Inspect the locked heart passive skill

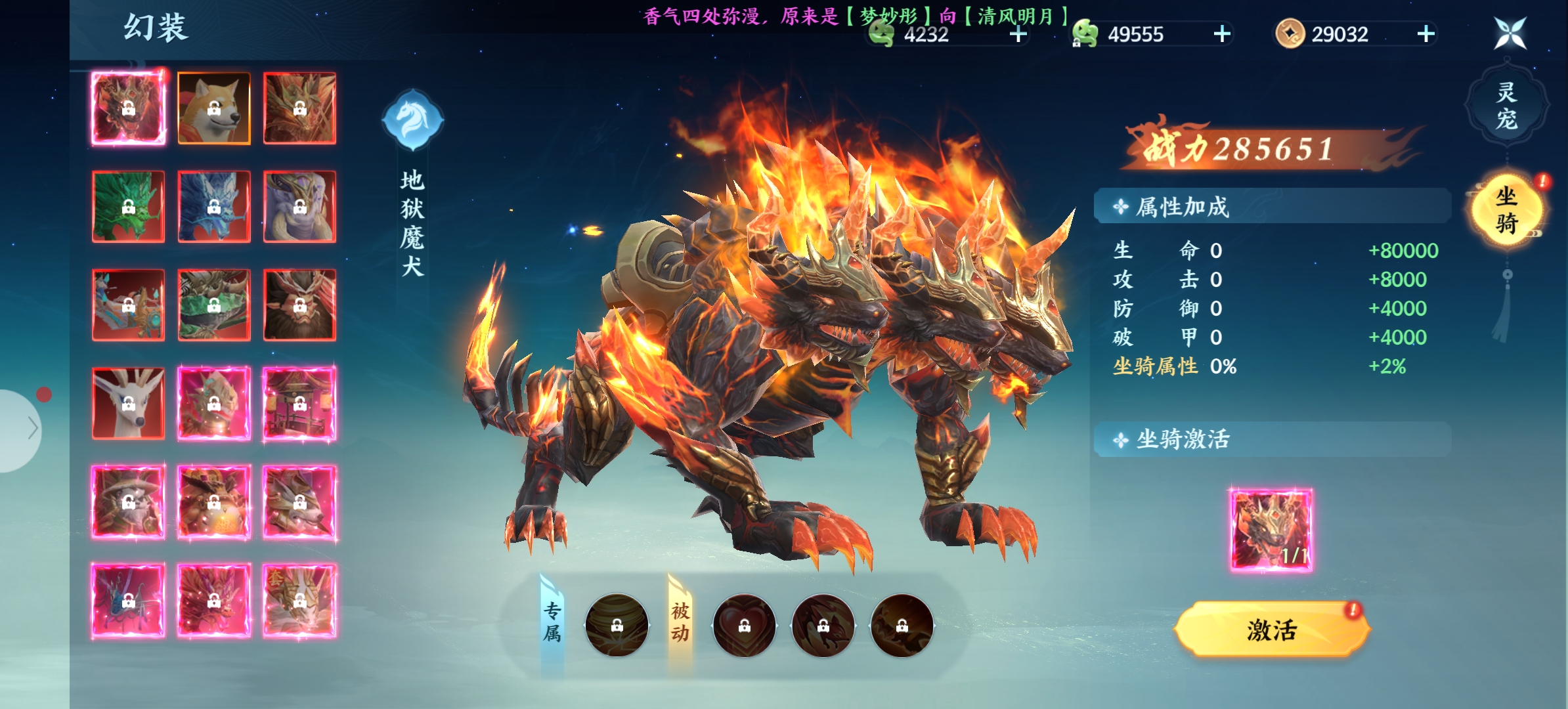click(x=744, y=626)
